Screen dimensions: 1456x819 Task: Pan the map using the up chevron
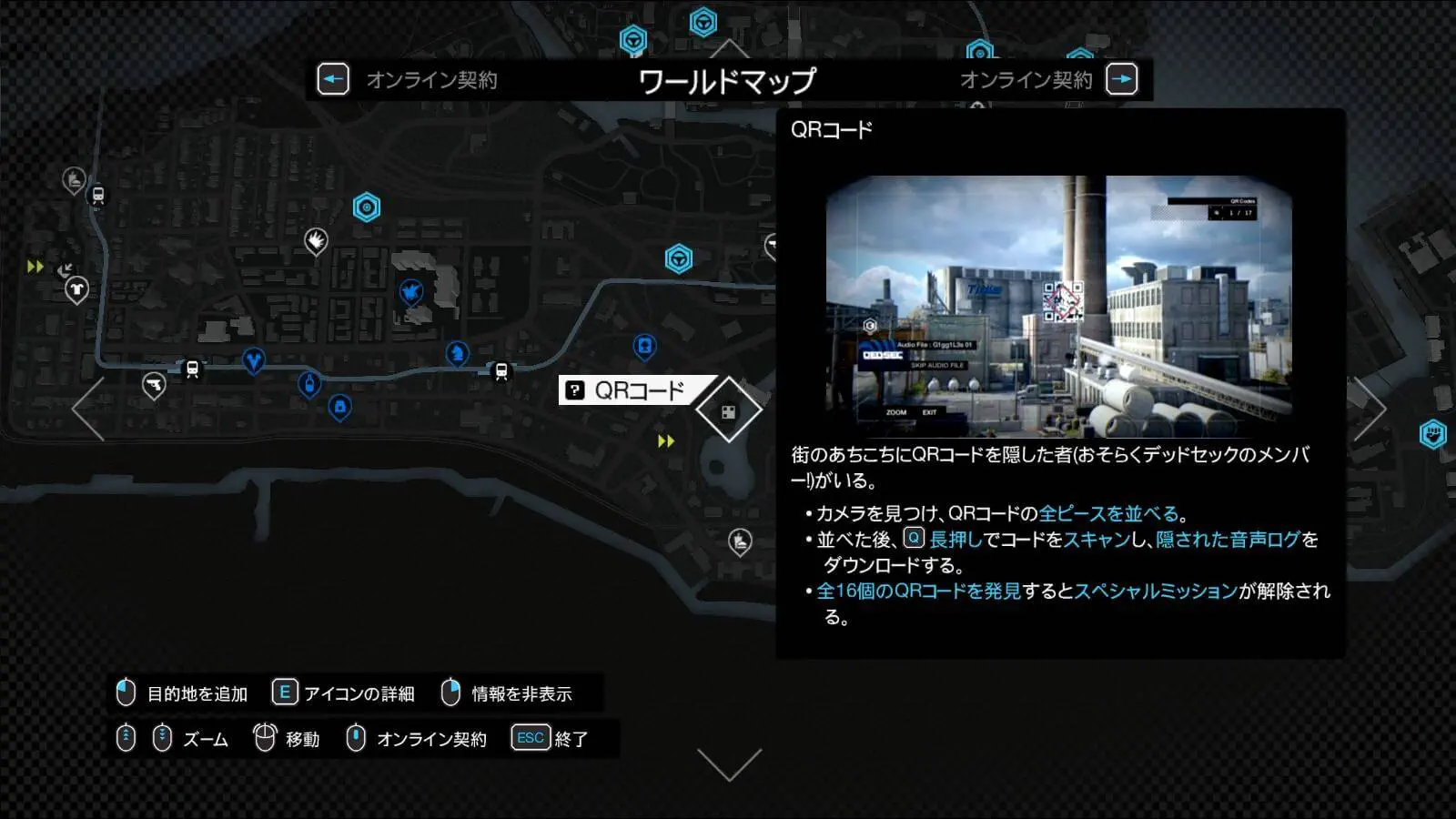pyautogui.click(x=729, y=48)
